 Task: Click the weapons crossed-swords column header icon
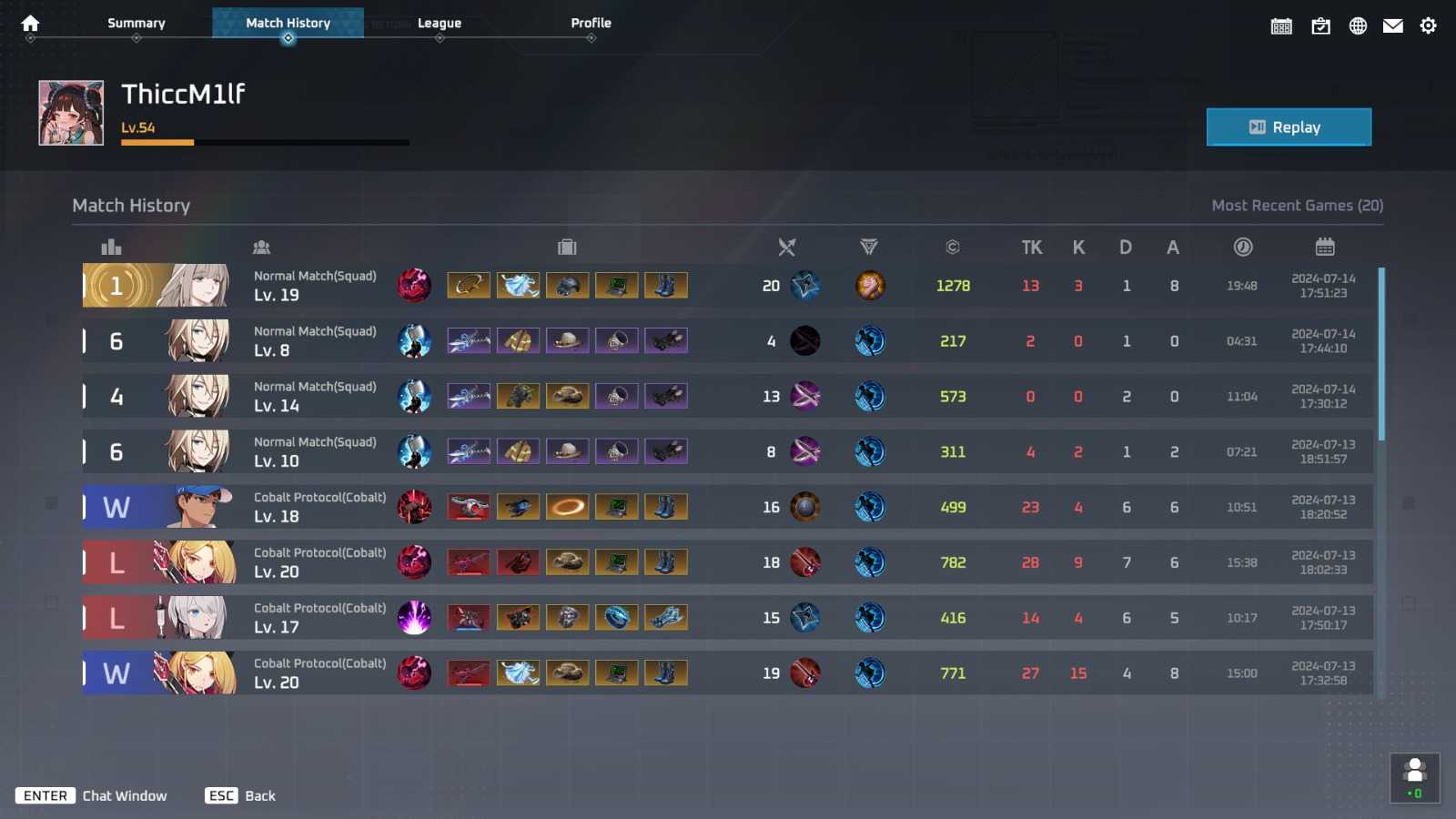787,247
